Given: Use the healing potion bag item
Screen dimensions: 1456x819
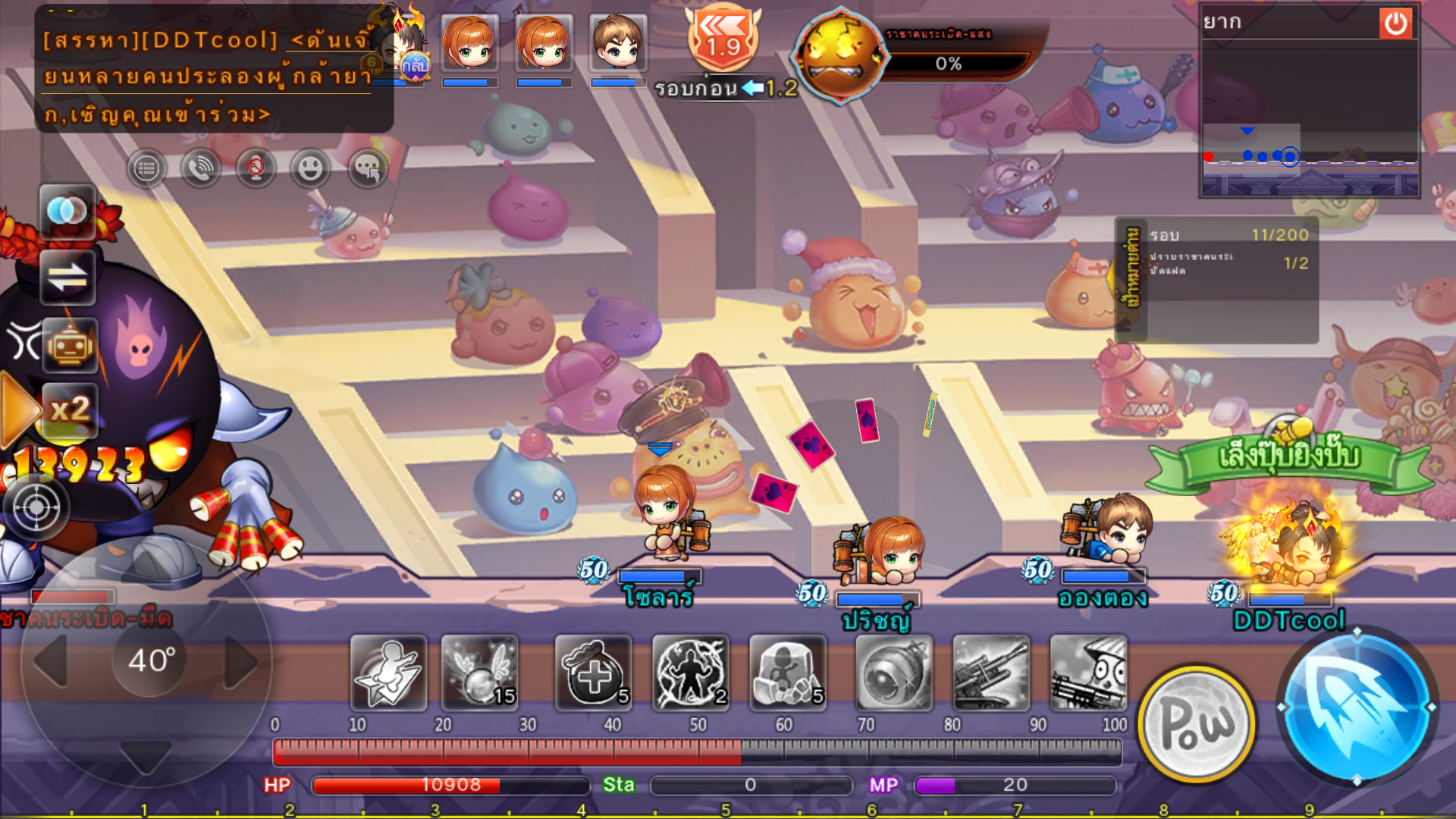Looking at the screenshot, I should (x=593, y=673).
